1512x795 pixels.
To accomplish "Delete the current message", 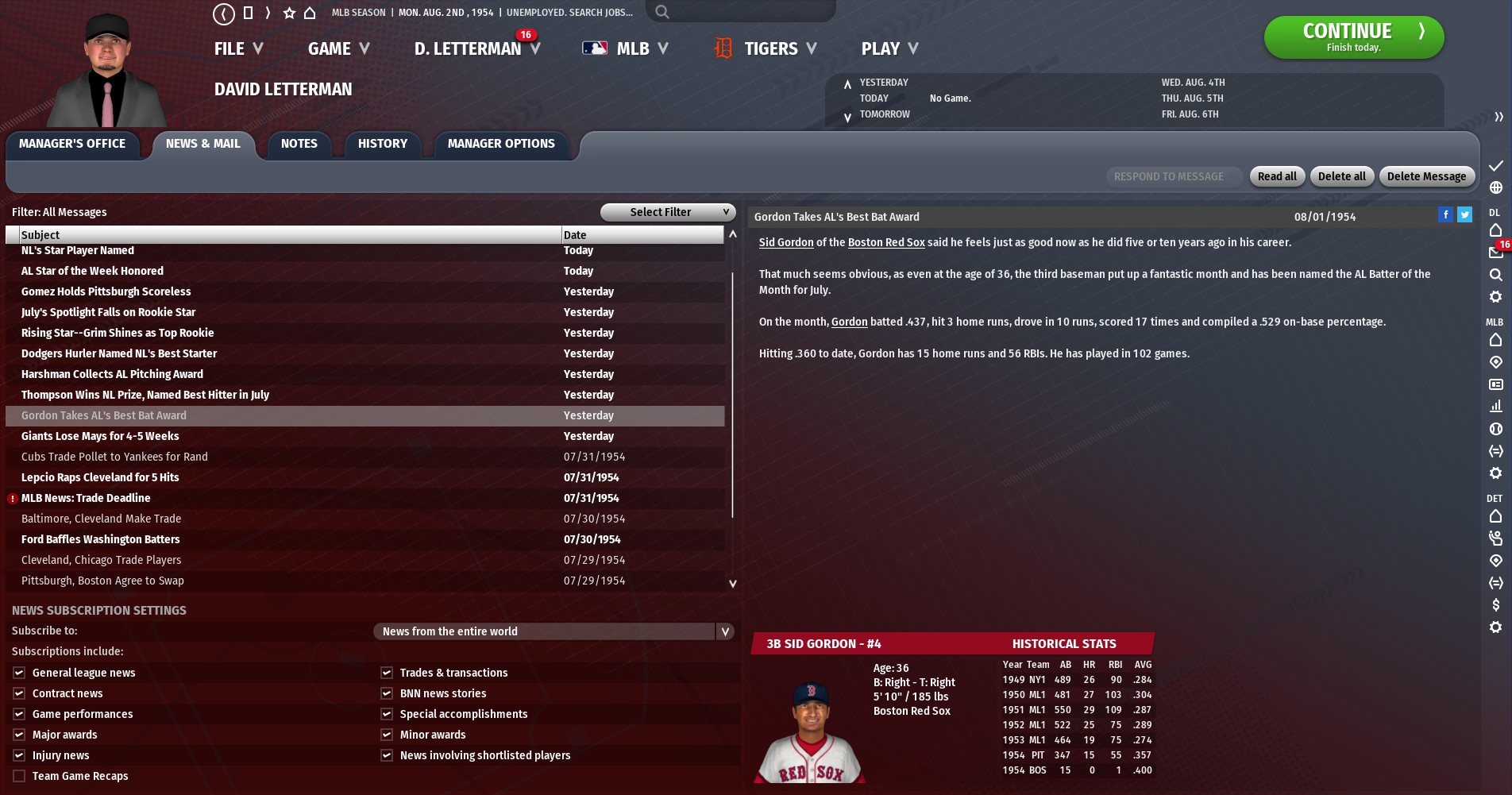I will (x=1426, y=176).
